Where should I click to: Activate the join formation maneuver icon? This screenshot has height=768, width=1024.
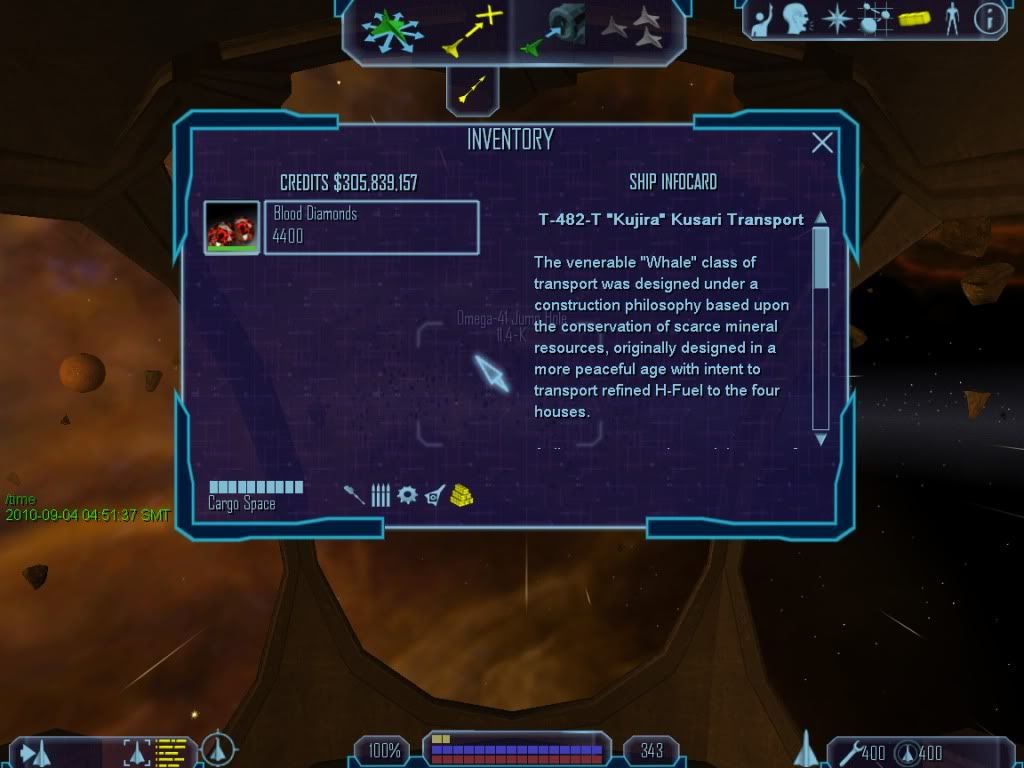[x=634, y=29]
